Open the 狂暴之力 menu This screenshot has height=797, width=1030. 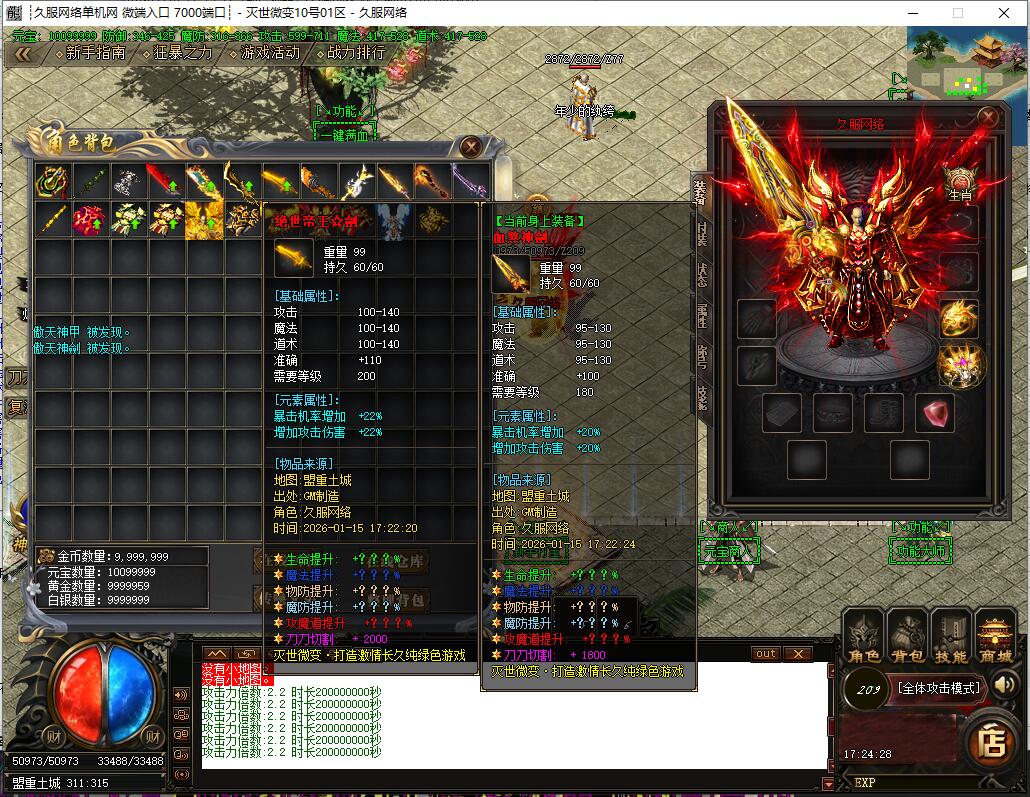tap(183, 53)
